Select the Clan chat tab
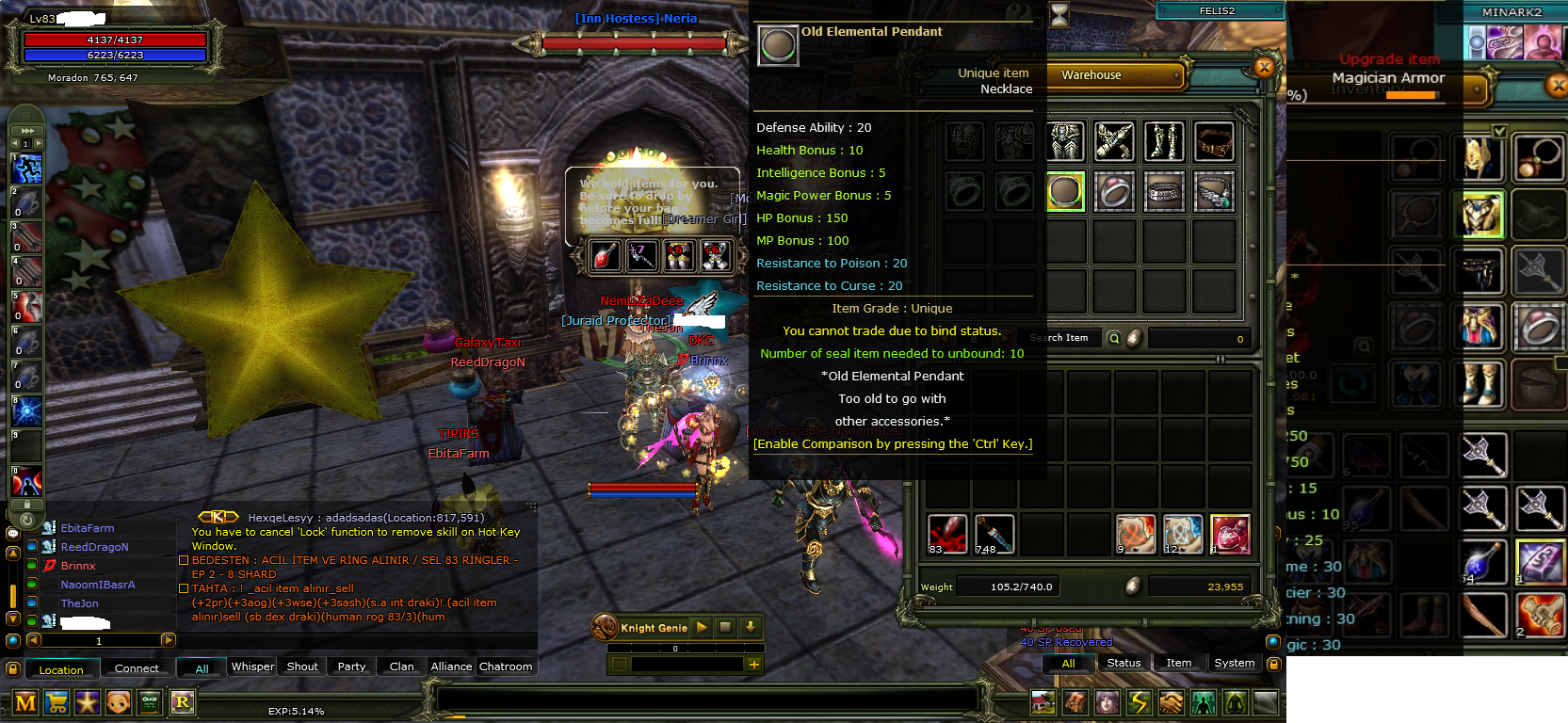The image size is (1568, 723). [402, 667]
